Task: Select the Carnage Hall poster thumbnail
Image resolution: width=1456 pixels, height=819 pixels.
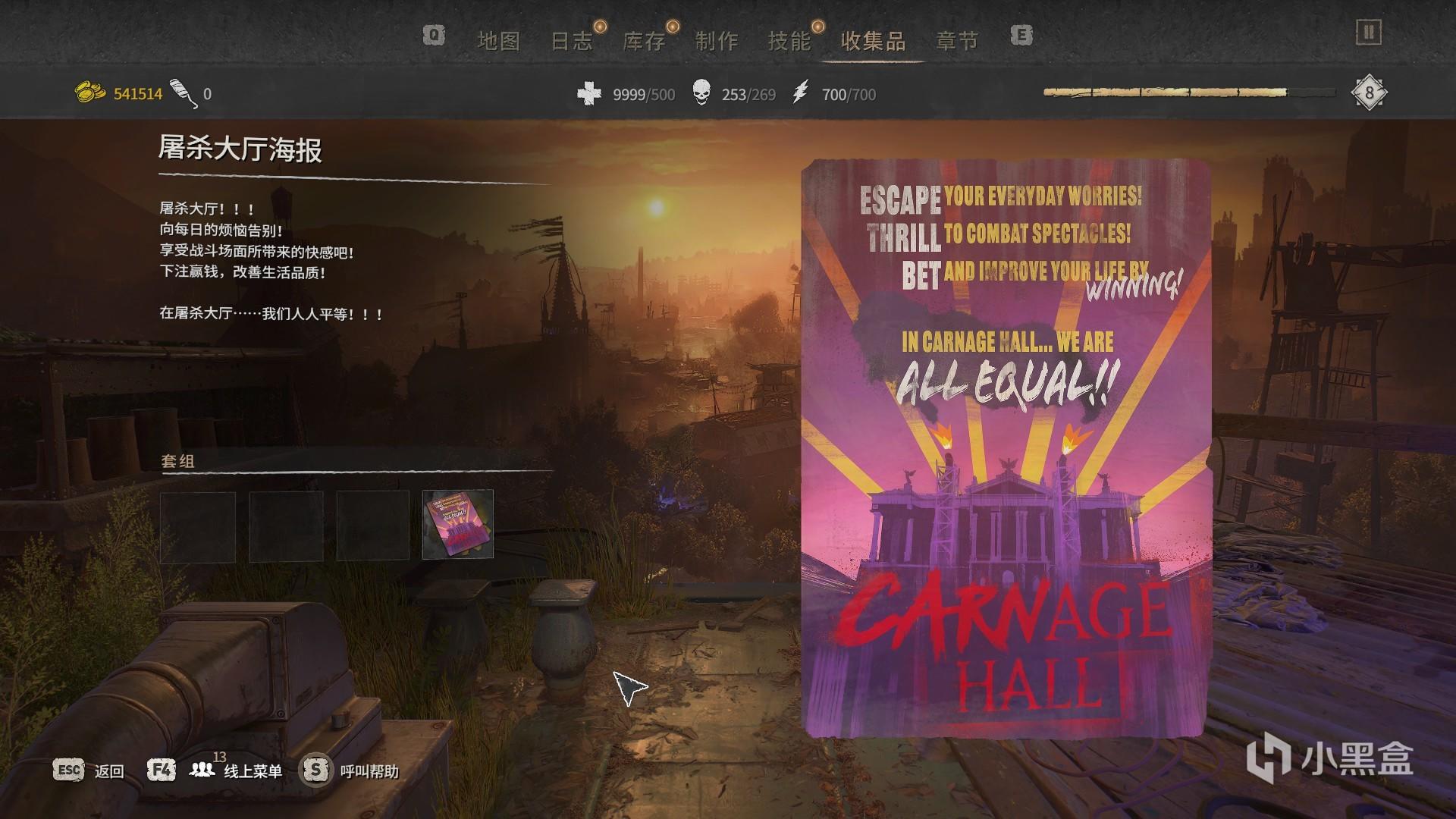Action: tap(457, 524)
